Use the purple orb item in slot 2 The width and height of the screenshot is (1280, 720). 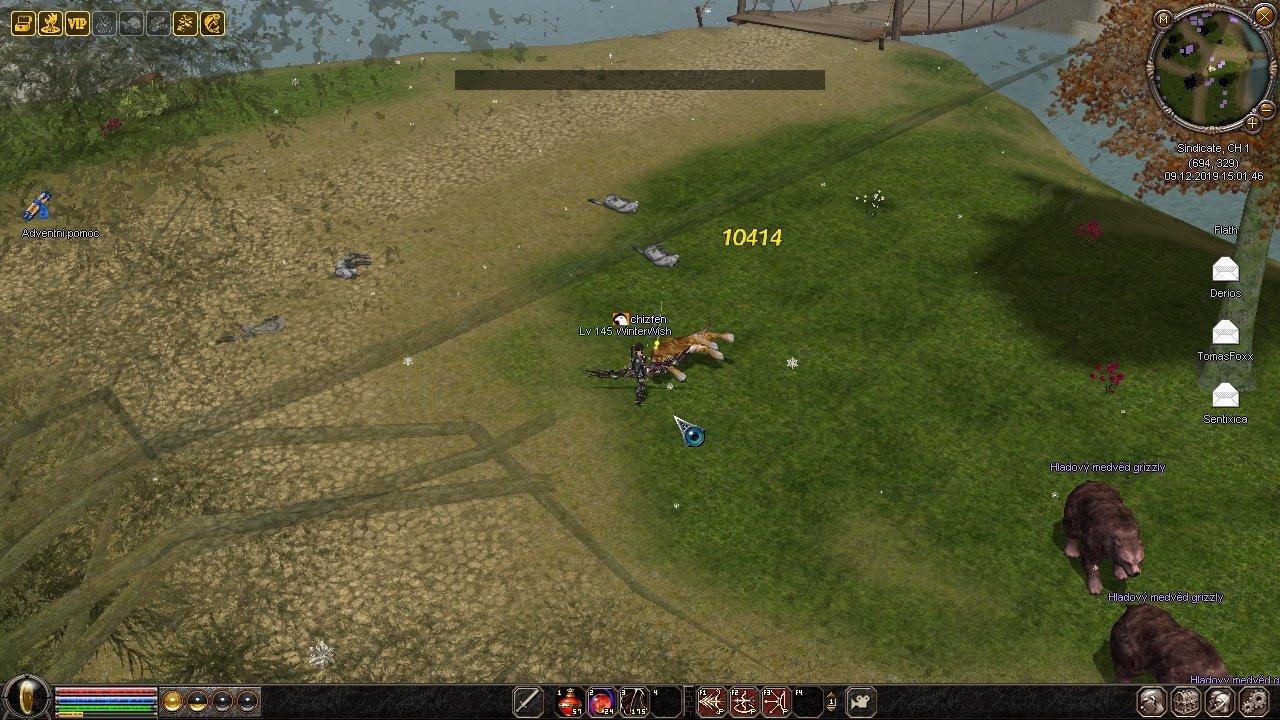pos(602,702)
